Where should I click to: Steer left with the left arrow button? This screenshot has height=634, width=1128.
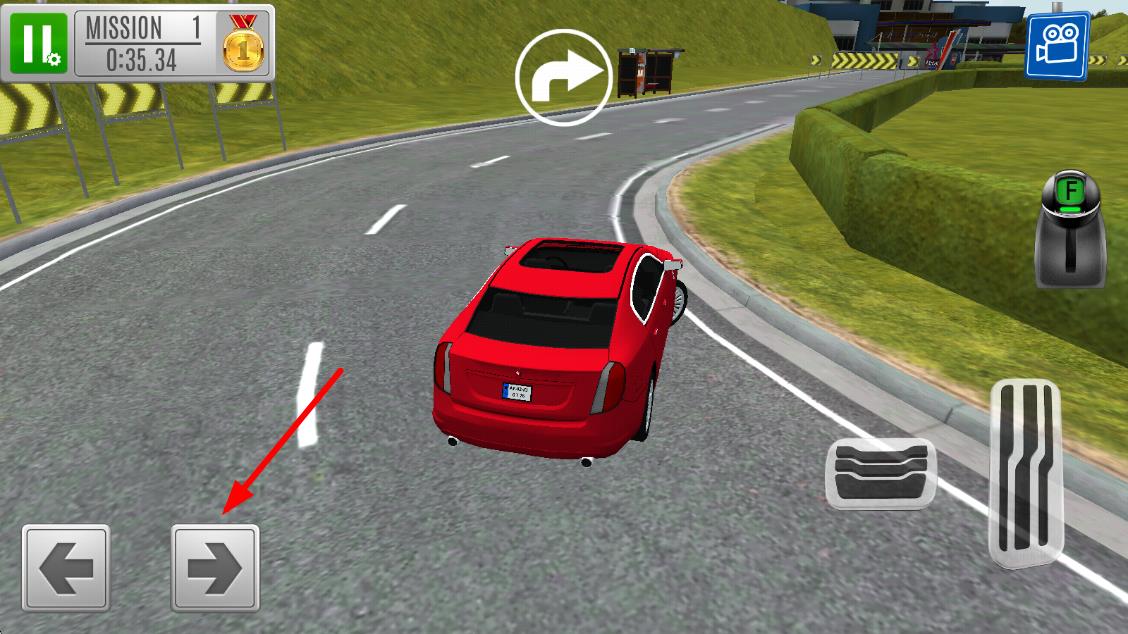[66, 567]
